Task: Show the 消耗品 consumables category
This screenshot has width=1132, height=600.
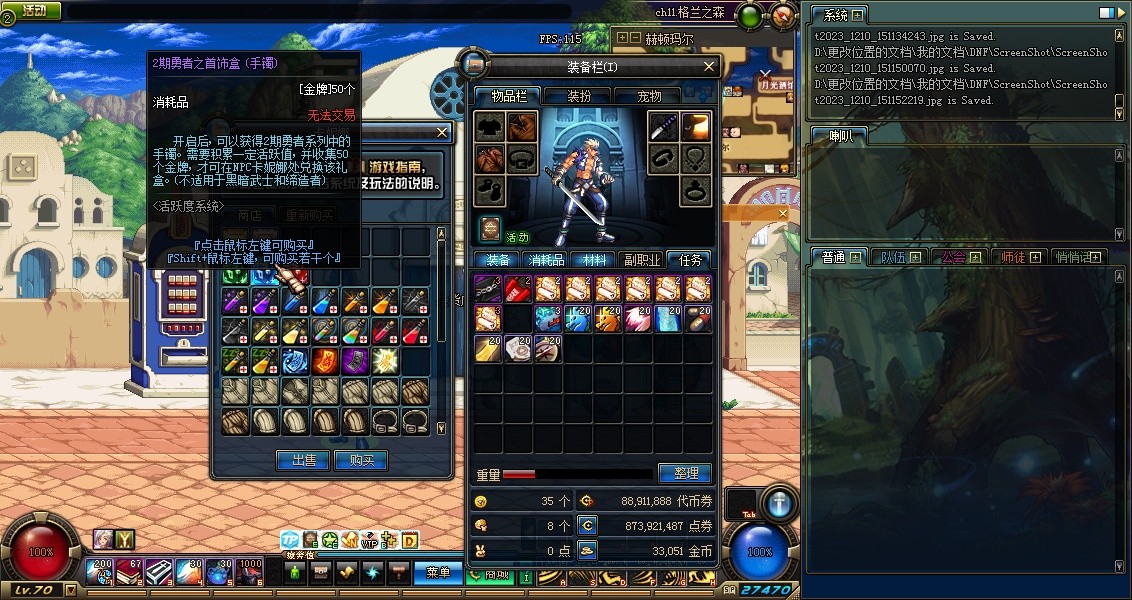Action: click(546, 260)
